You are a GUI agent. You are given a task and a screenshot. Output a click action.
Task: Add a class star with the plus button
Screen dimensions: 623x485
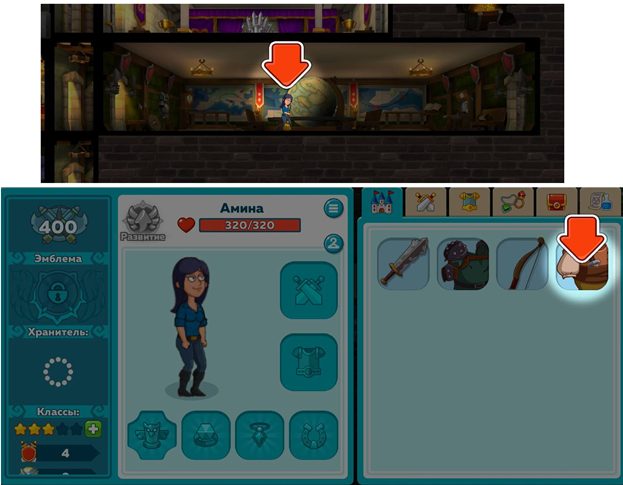tap(94, 429)
